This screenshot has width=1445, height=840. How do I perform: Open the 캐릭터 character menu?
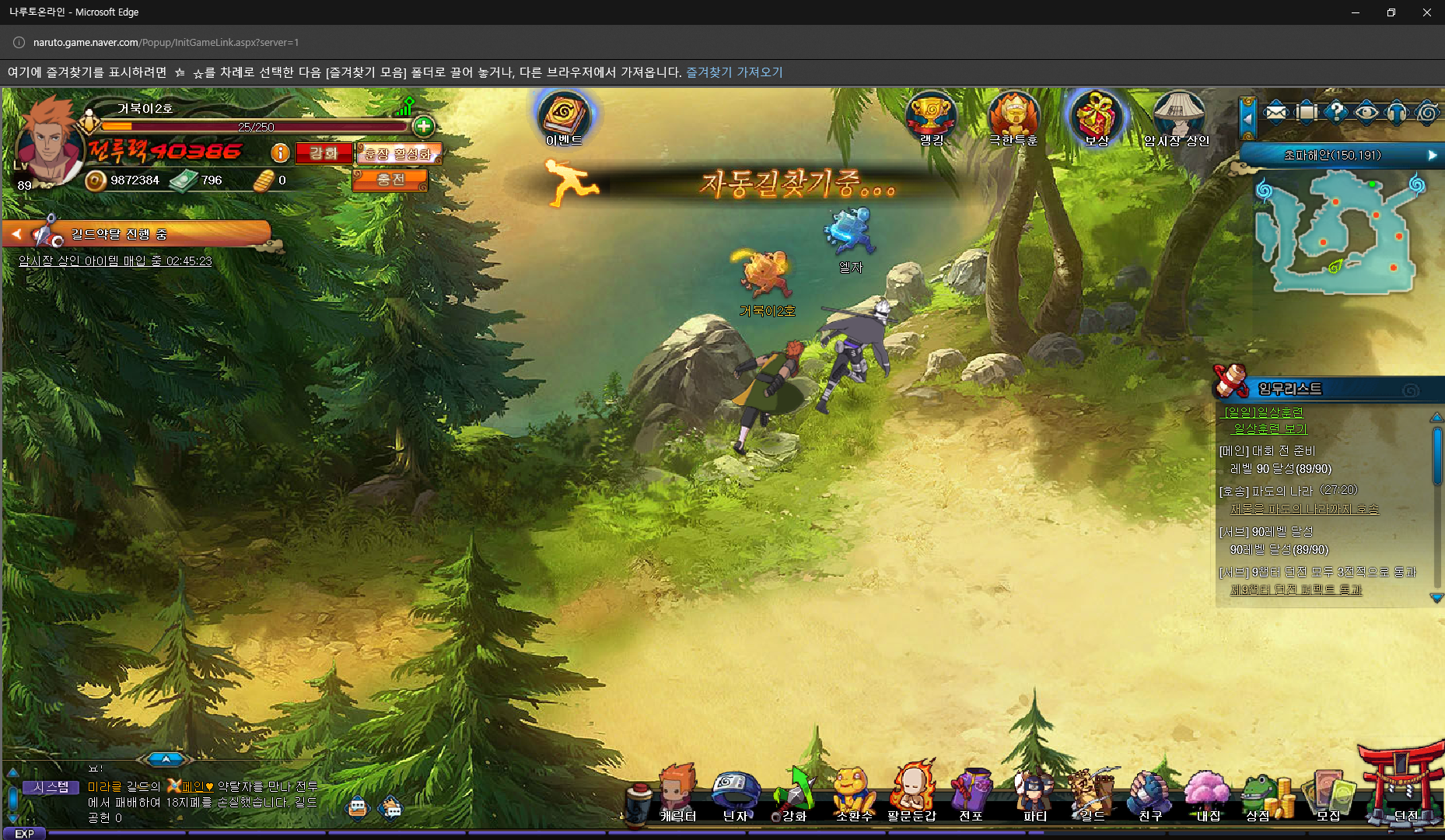(x=677, y=793)
